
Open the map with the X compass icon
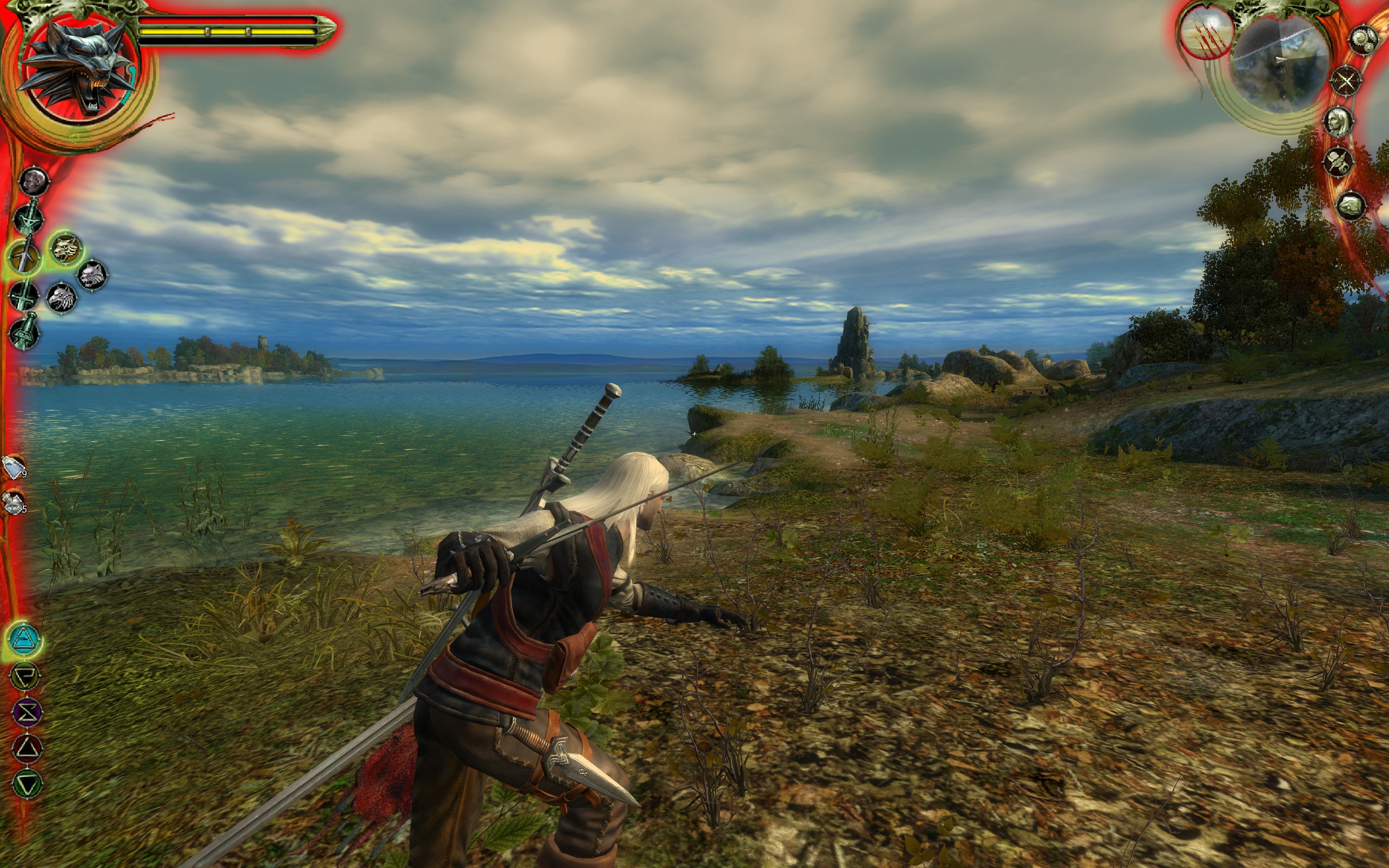click(x=1346, y=81)
